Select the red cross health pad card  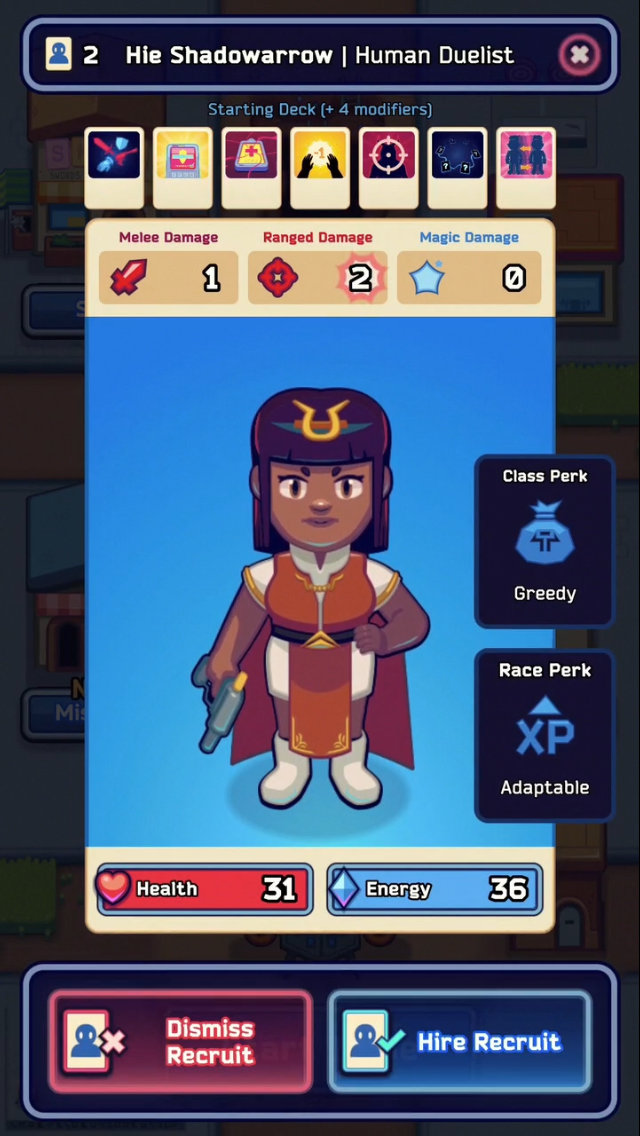[251, 166]
